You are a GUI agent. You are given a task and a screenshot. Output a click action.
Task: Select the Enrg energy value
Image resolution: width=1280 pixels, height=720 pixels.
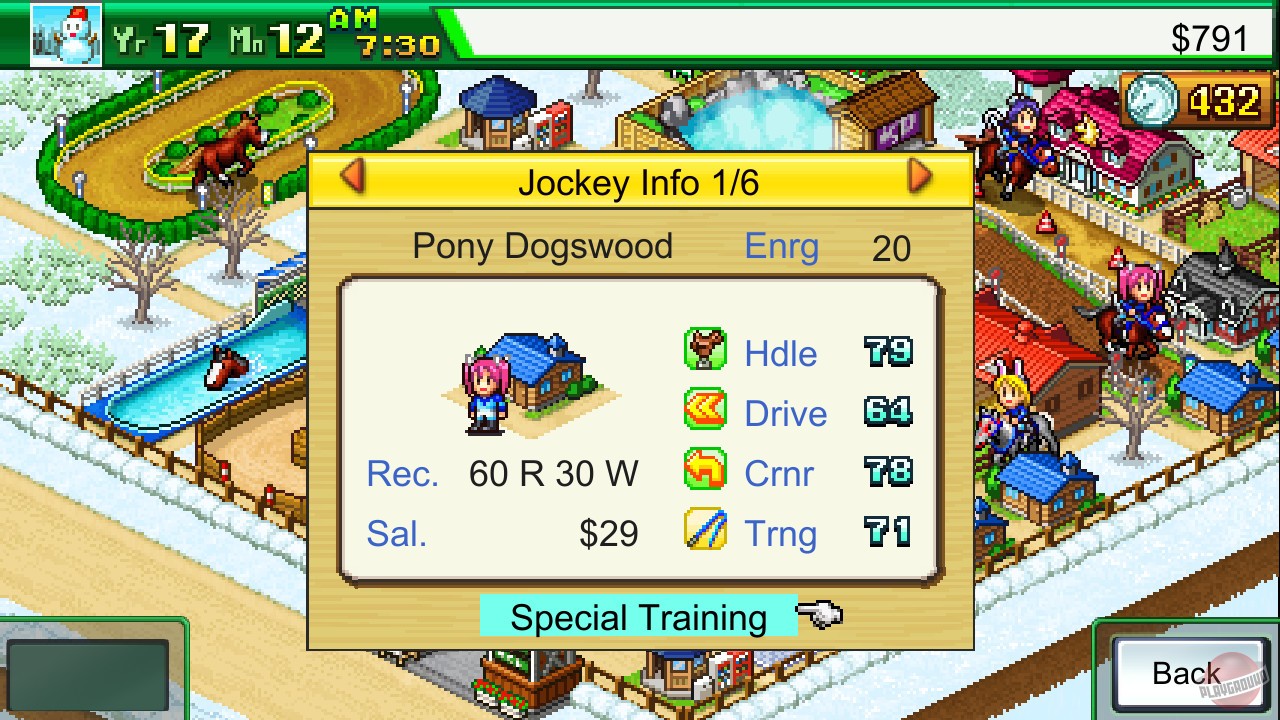pos(893,246)
